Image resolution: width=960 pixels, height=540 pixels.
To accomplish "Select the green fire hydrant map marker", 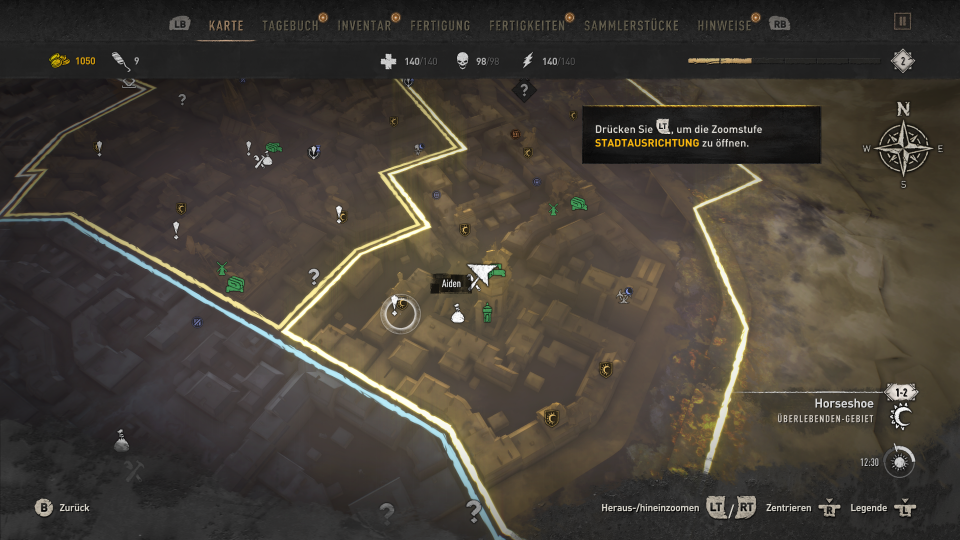I will pyautogui.click(x=487, y=313).
